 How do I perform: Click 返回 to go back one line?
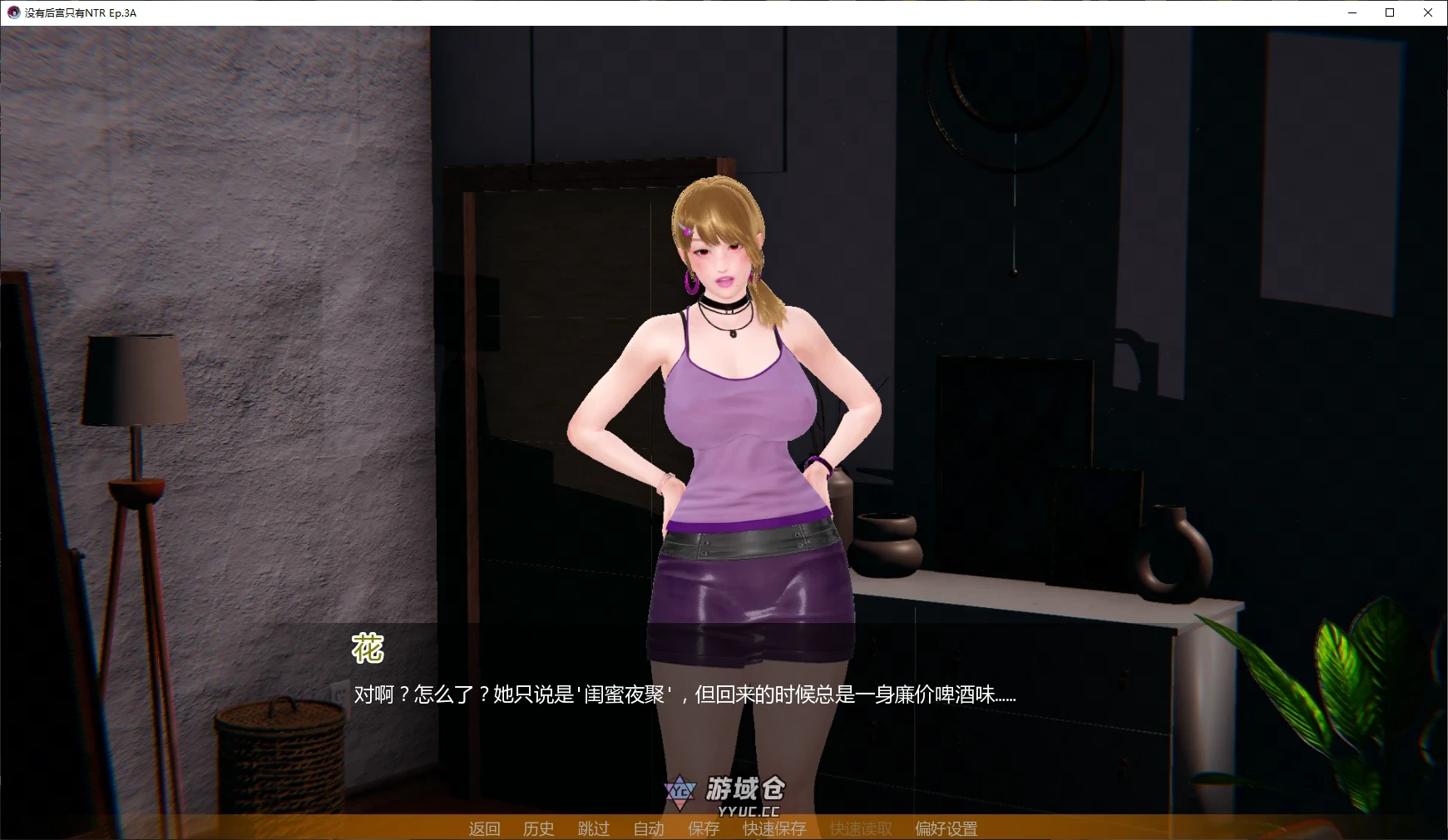point(485,828)
